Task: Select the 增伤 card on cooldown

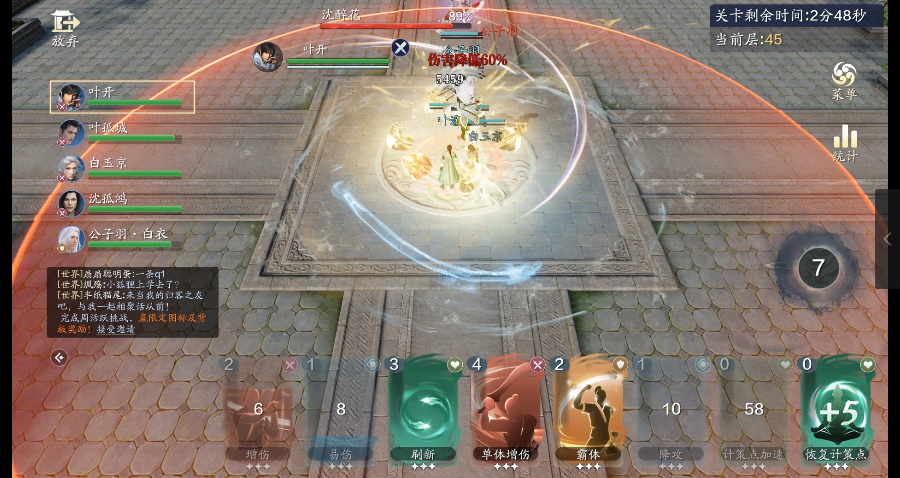Action: coord(258,408)
